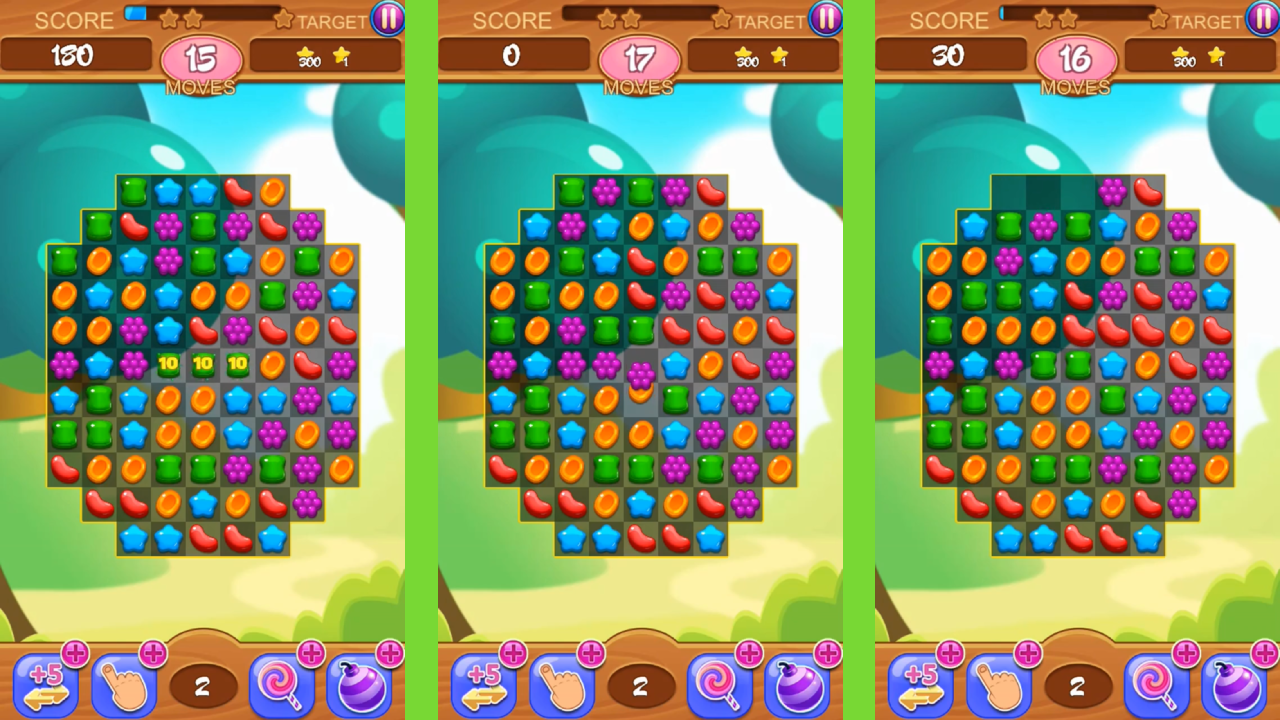Image resolution: width=1280 pixels, height=720 pixels.
Task: Tap the hand booster on the right panel
Action: (x=1001, y=685)
